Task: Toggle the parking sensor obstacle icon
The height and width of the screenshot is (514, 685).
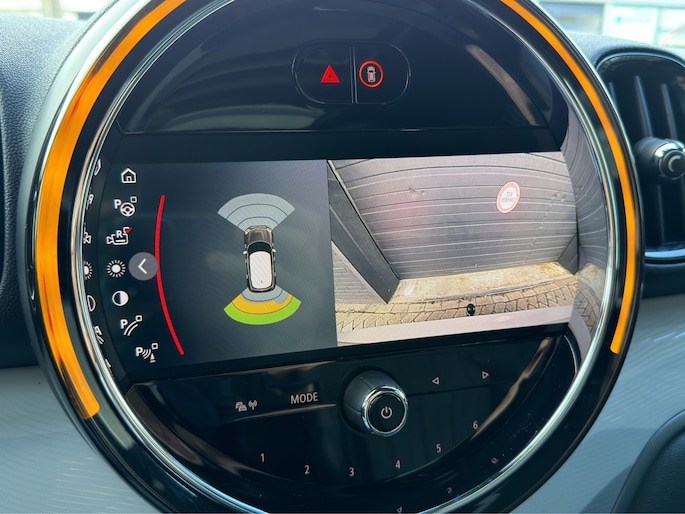Action: tap(145, 352)
